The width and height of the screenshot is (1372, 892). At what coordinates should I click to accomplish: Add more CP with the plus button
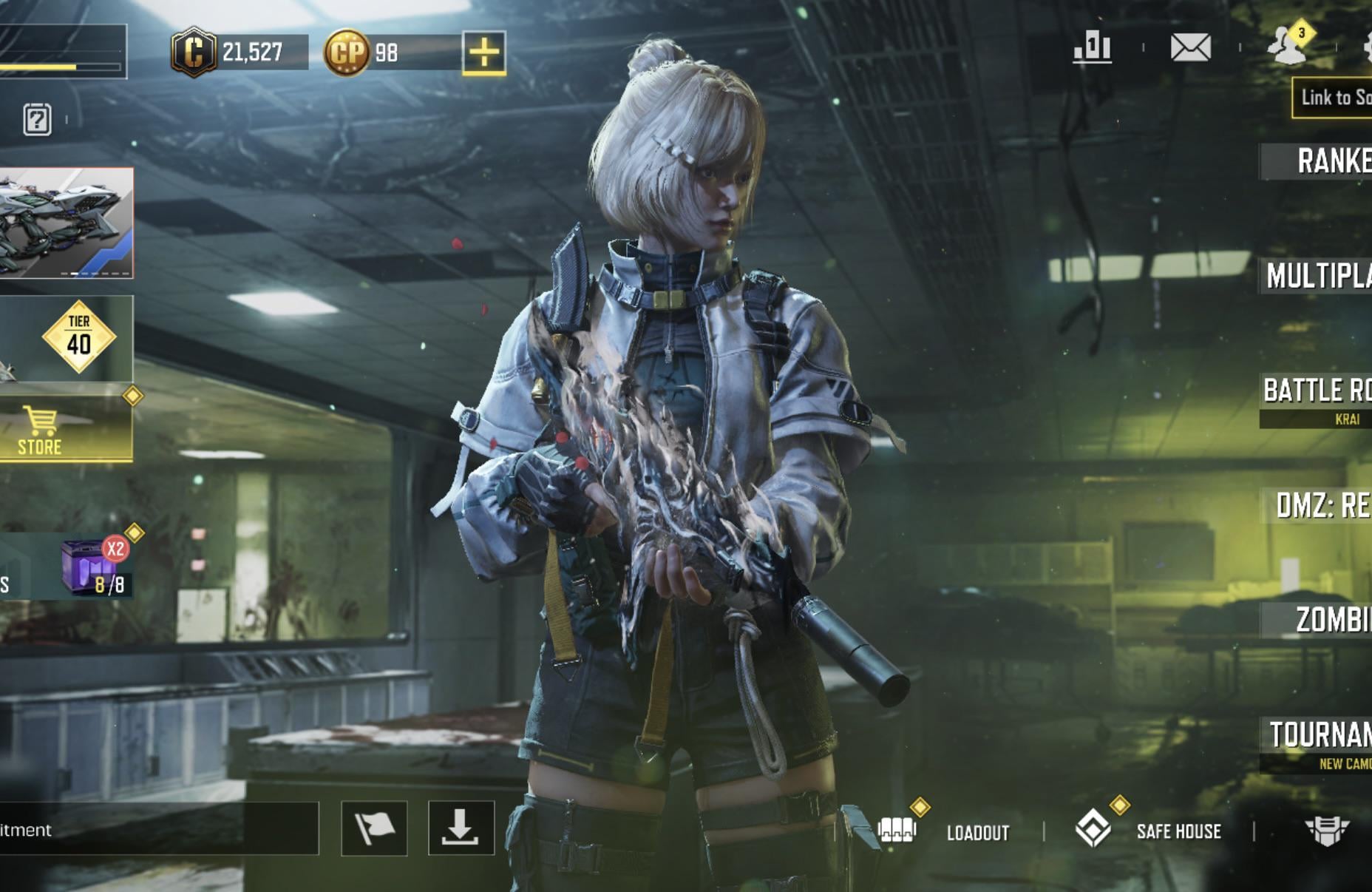point(484,53)
